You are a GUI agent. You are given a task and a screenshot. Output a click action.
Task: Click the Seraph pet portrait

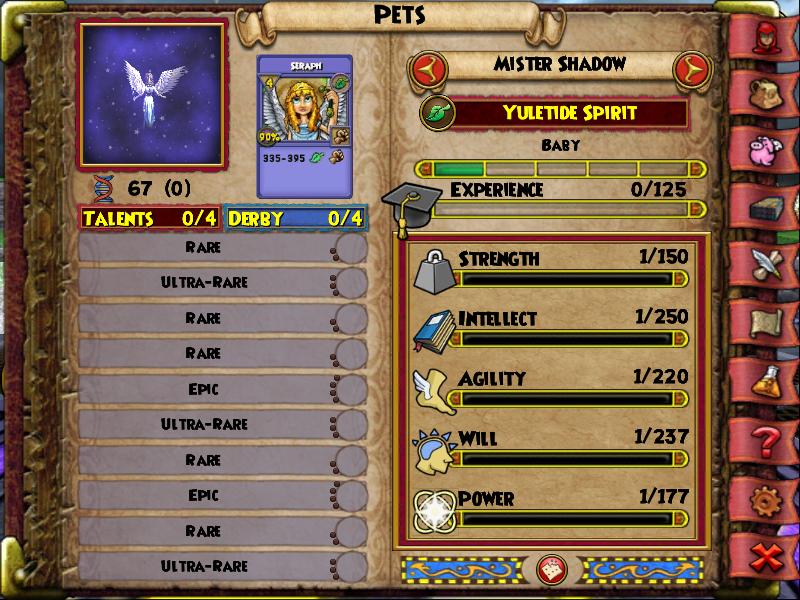152,95
